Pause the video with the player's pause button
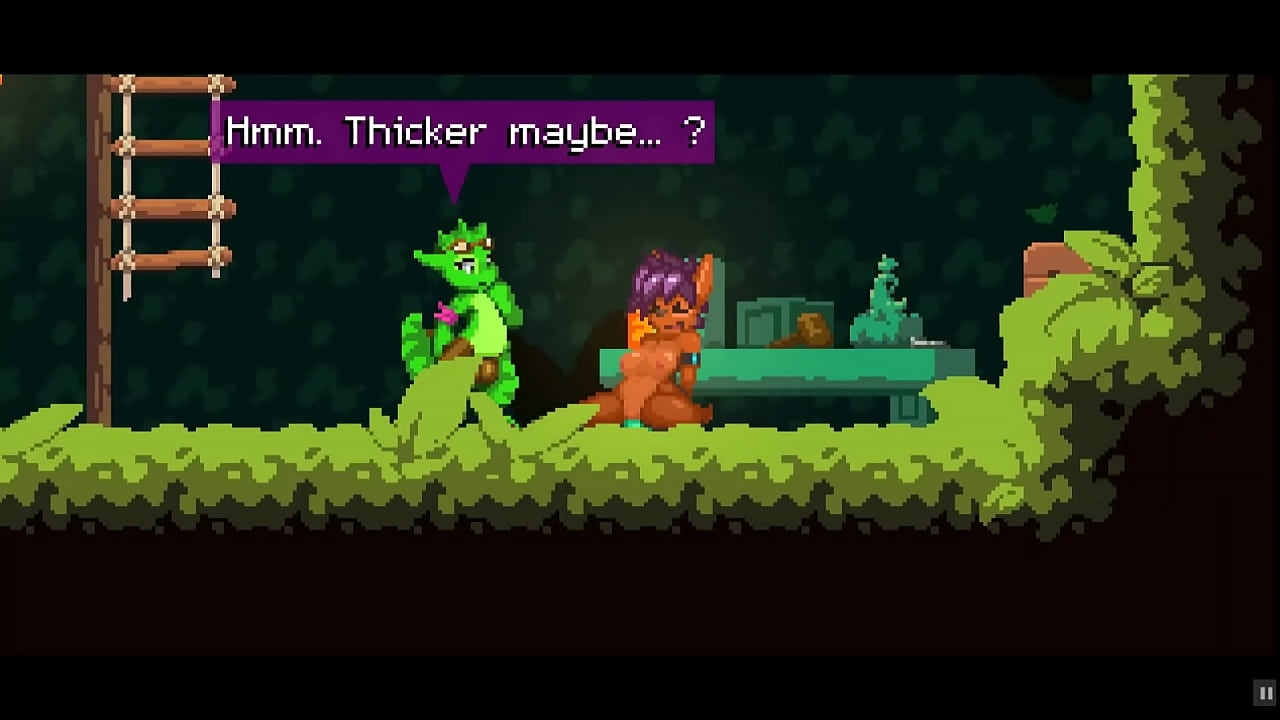This screenshot has height=720, width=1280. (x=1265, y=692)
